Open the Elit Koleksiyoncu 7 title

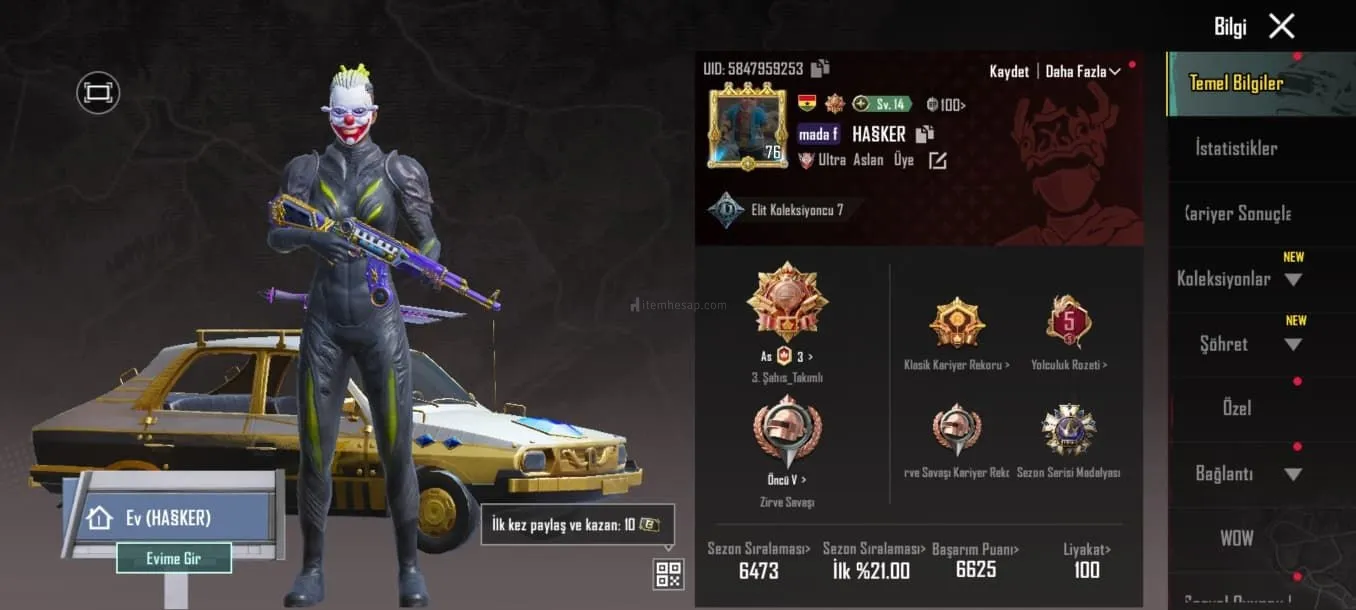pos(776,210)
